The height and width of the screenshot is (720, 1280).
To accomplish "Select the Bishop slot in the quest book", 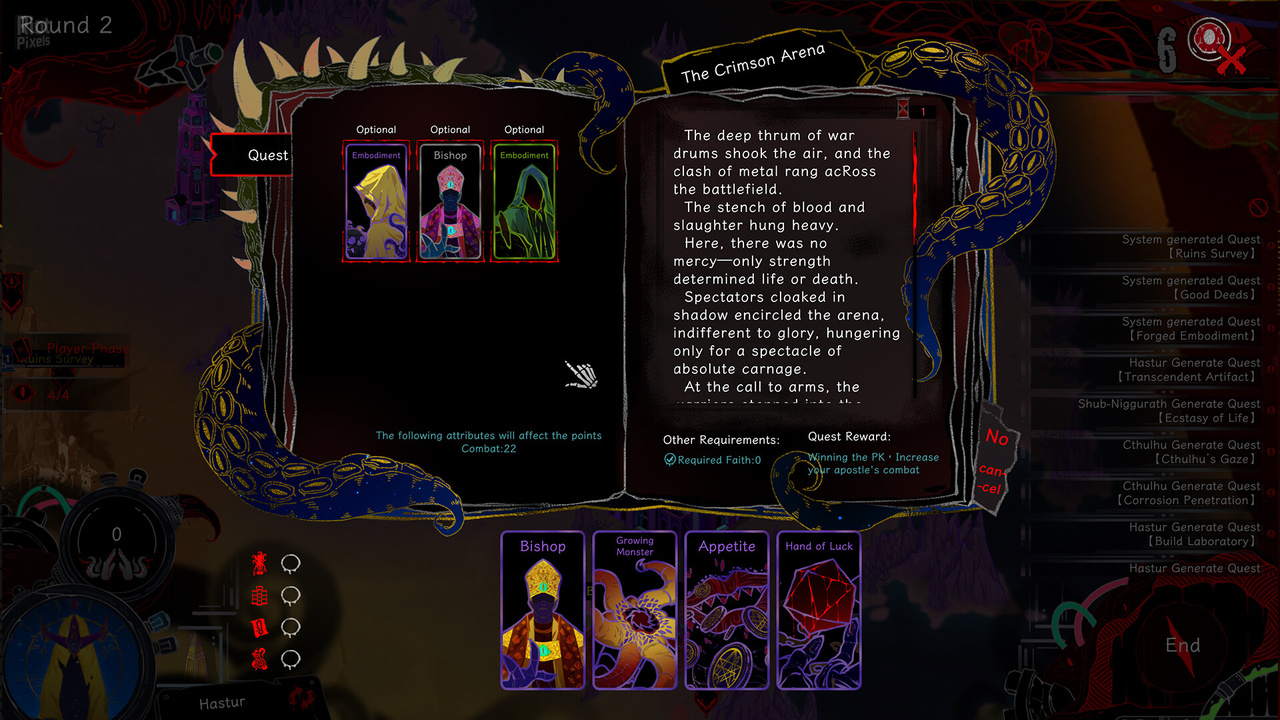I will pos(450,201).
